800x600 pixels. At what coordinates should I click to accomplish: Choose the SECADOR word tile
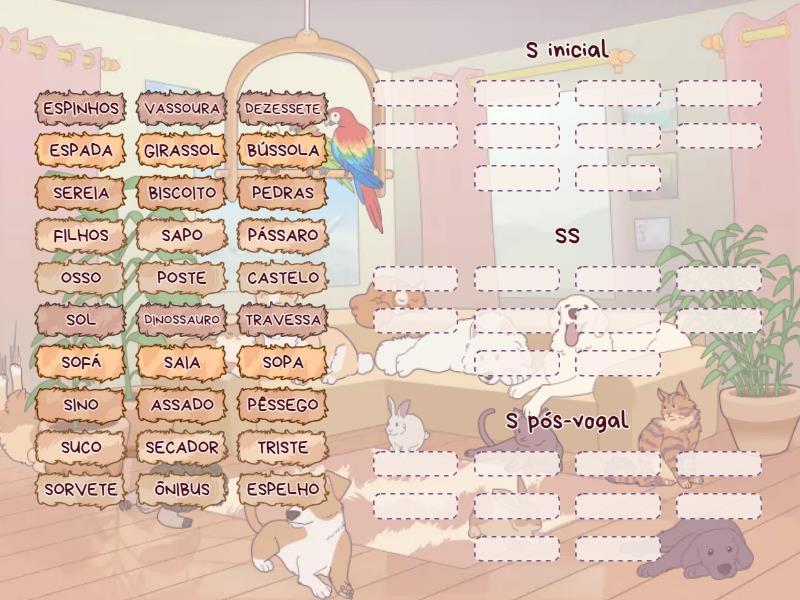(182, 447)
